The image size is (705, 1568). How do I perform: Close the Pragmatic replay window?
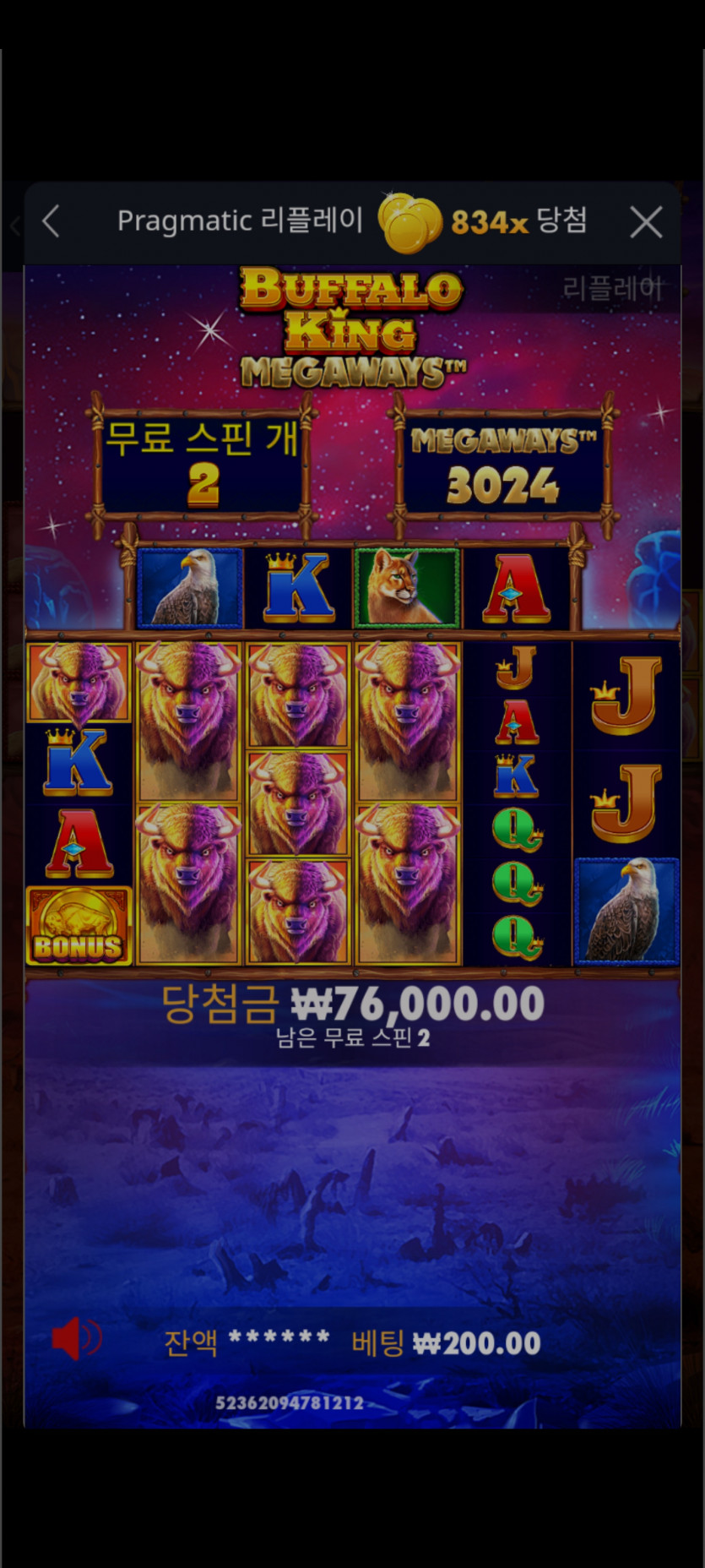pos(646,223)
